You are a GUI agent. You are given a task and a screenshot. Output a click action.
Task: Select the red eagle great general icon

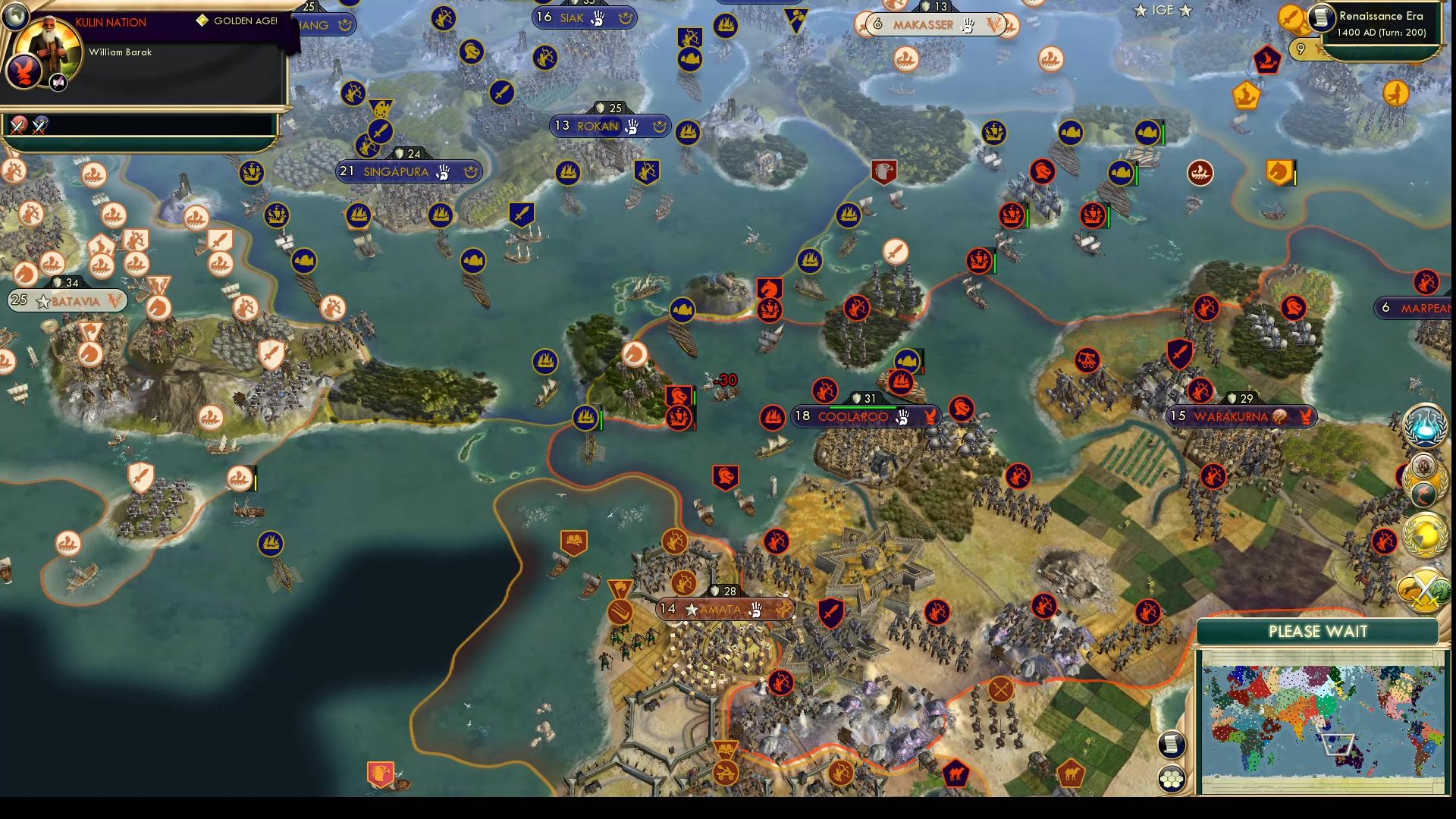[884, 171]
